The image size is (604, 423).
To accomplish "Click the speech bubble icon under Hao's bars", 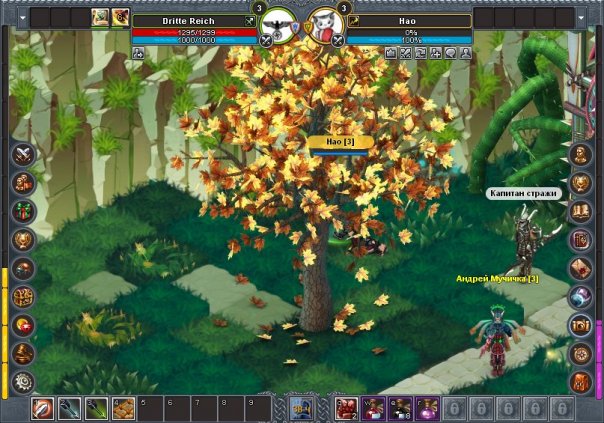I will point(451,53).
